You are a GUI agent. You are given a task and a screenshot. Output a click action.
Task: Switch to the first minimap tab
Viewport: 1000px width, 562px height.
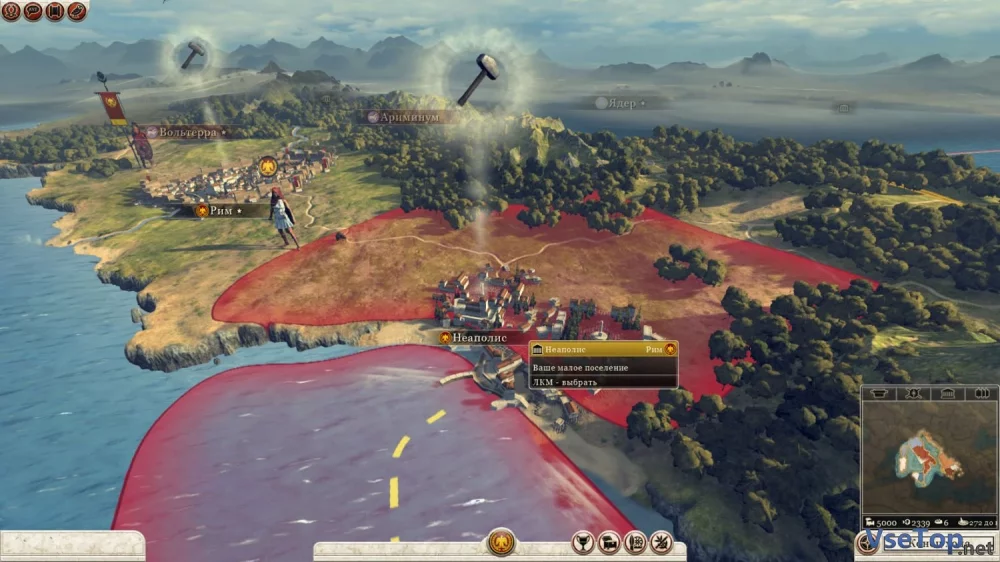tap(880, 394)
